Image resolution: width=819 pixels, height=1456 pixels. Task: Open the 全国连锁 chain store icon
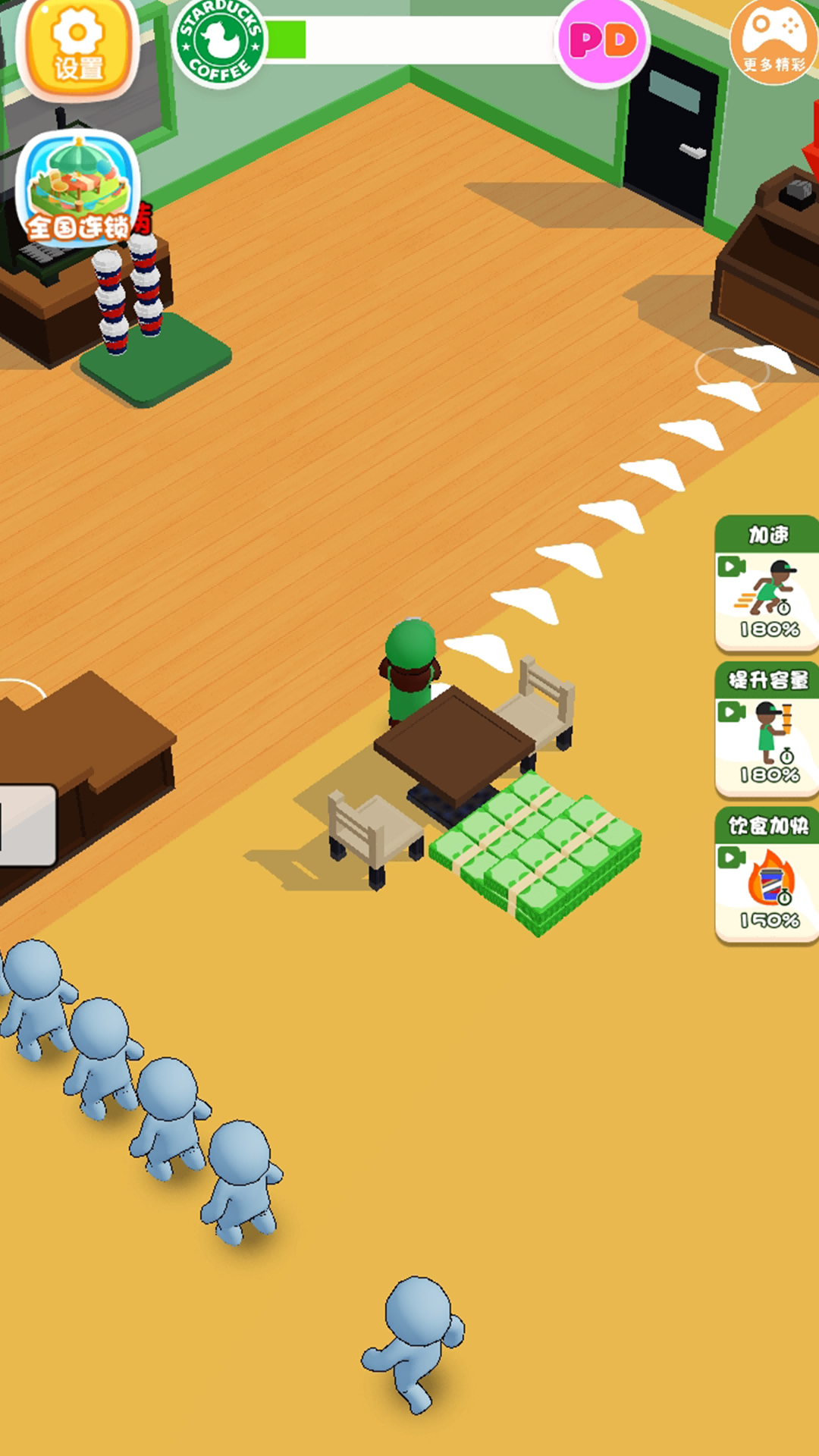78,190
